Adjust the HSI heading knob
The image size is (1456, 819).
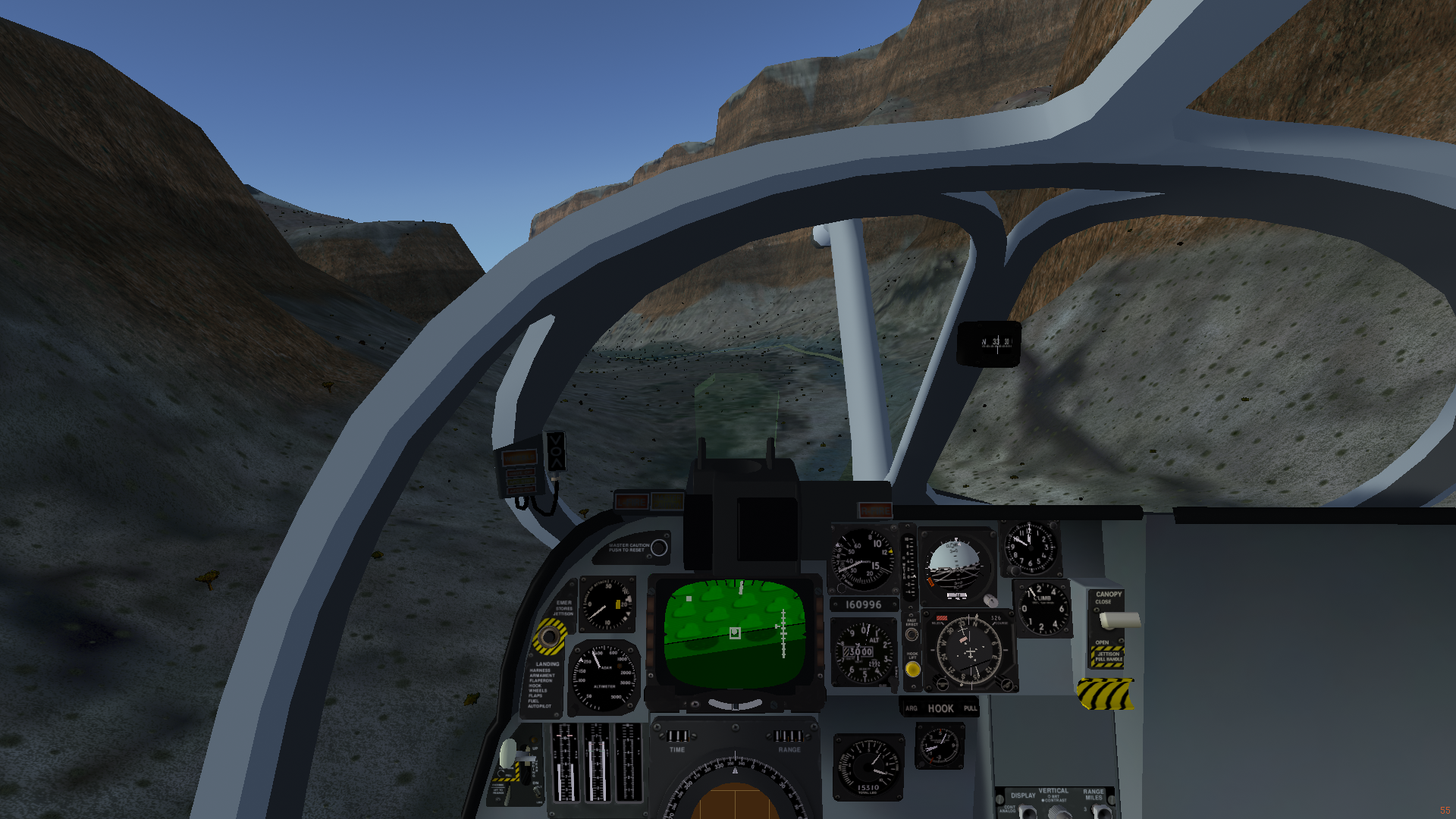942,685
